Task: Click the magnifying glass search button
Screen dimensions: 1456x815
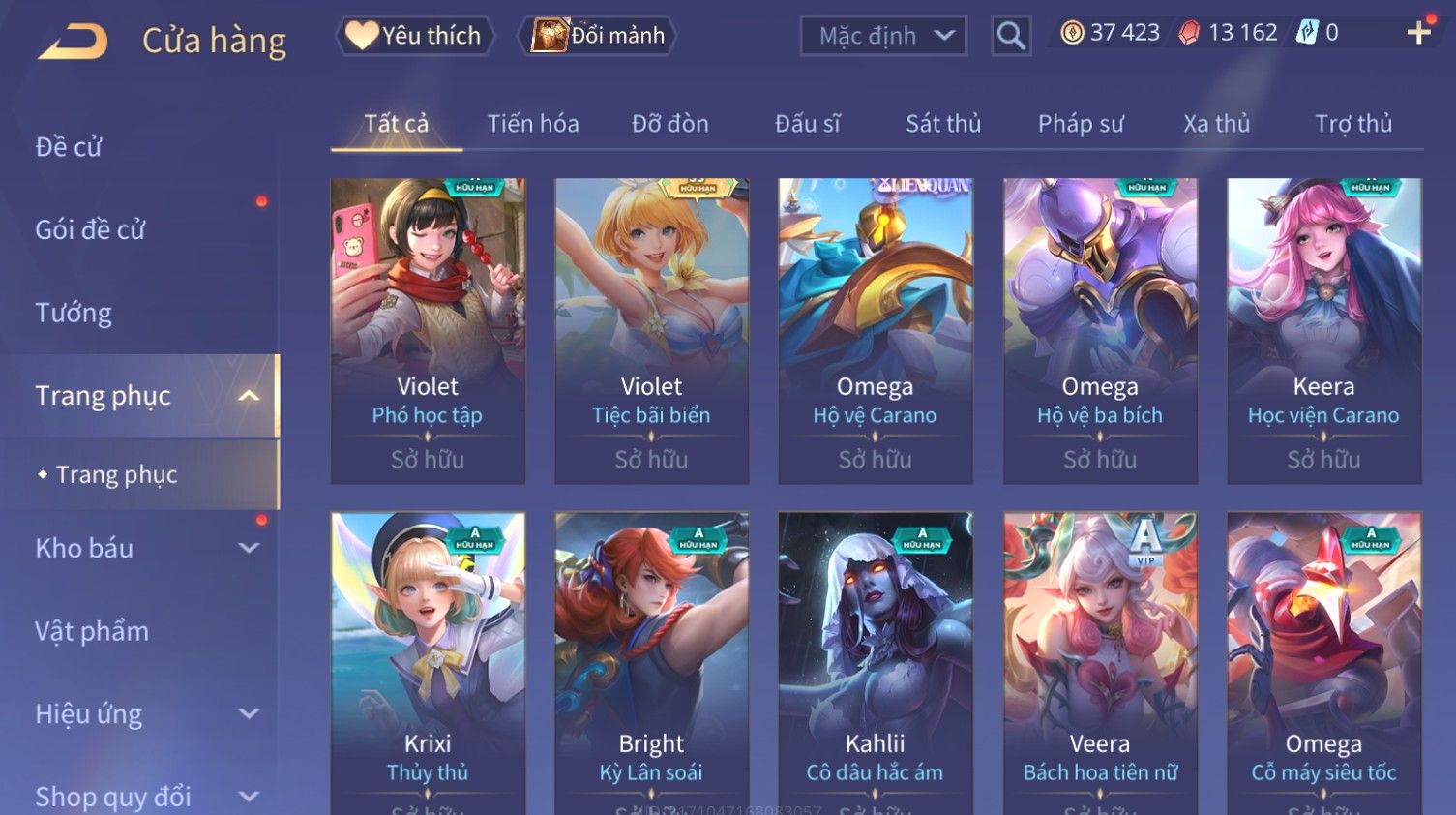Action: click(1011, 37)
